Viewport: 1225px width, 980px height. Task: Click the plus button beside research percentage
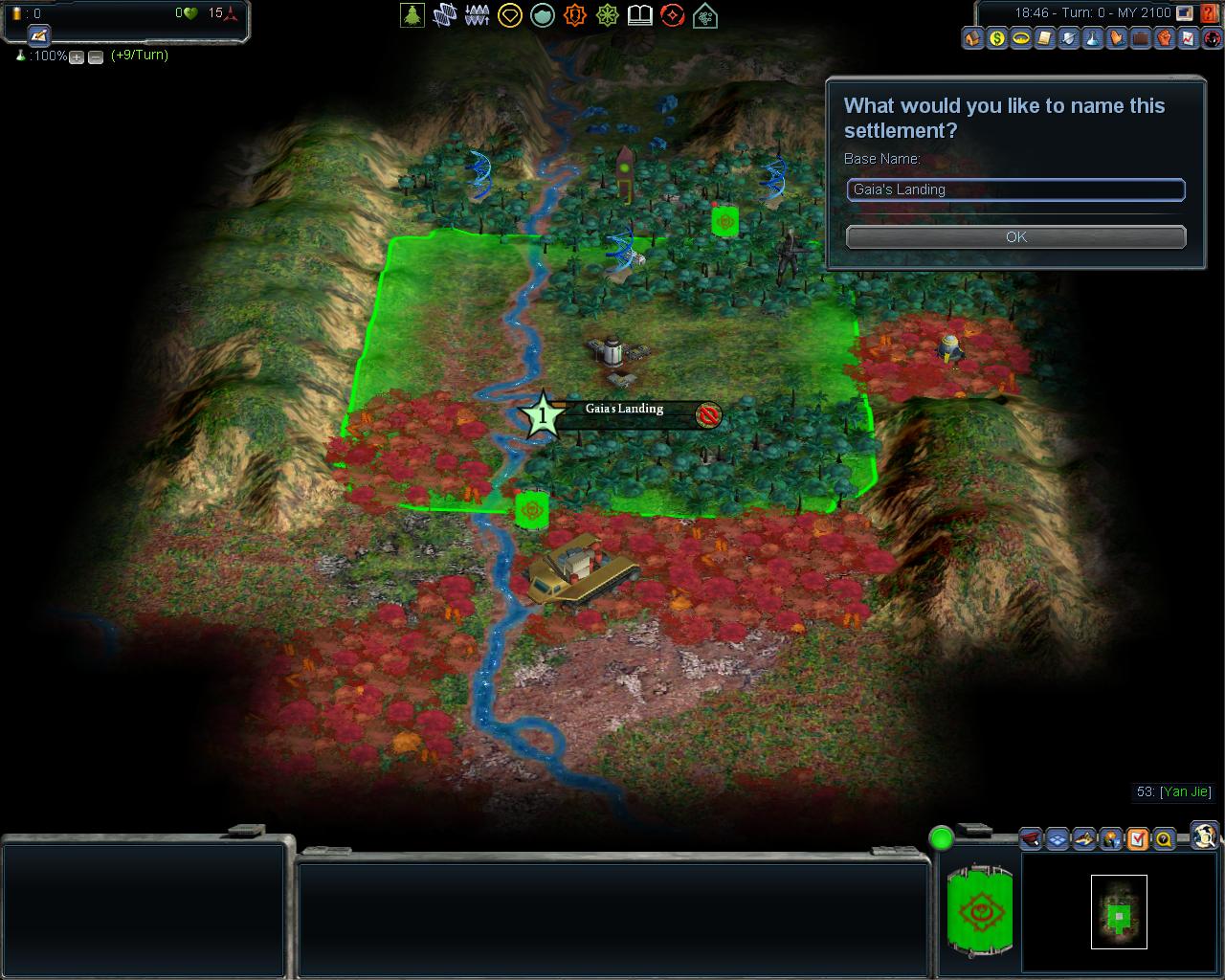pyautogui.click(x=77, y=57)
